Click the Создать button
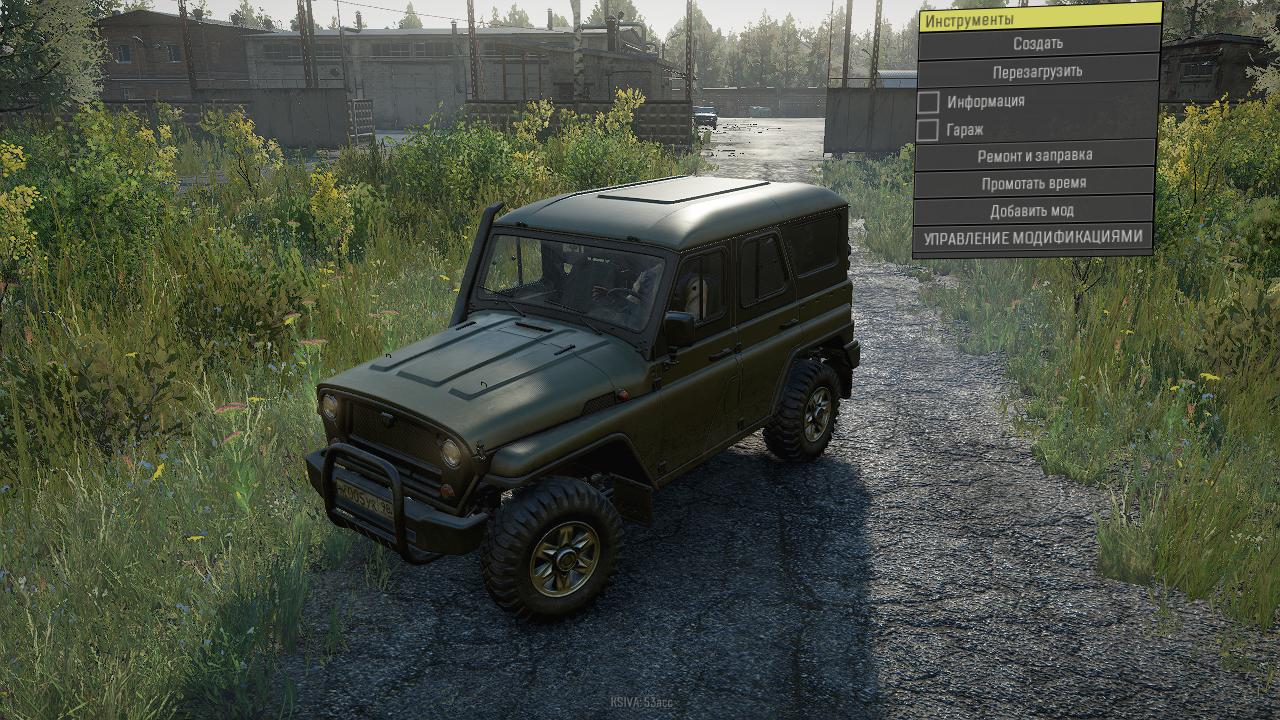1280x720 pixels. (x=1037, y=44)
